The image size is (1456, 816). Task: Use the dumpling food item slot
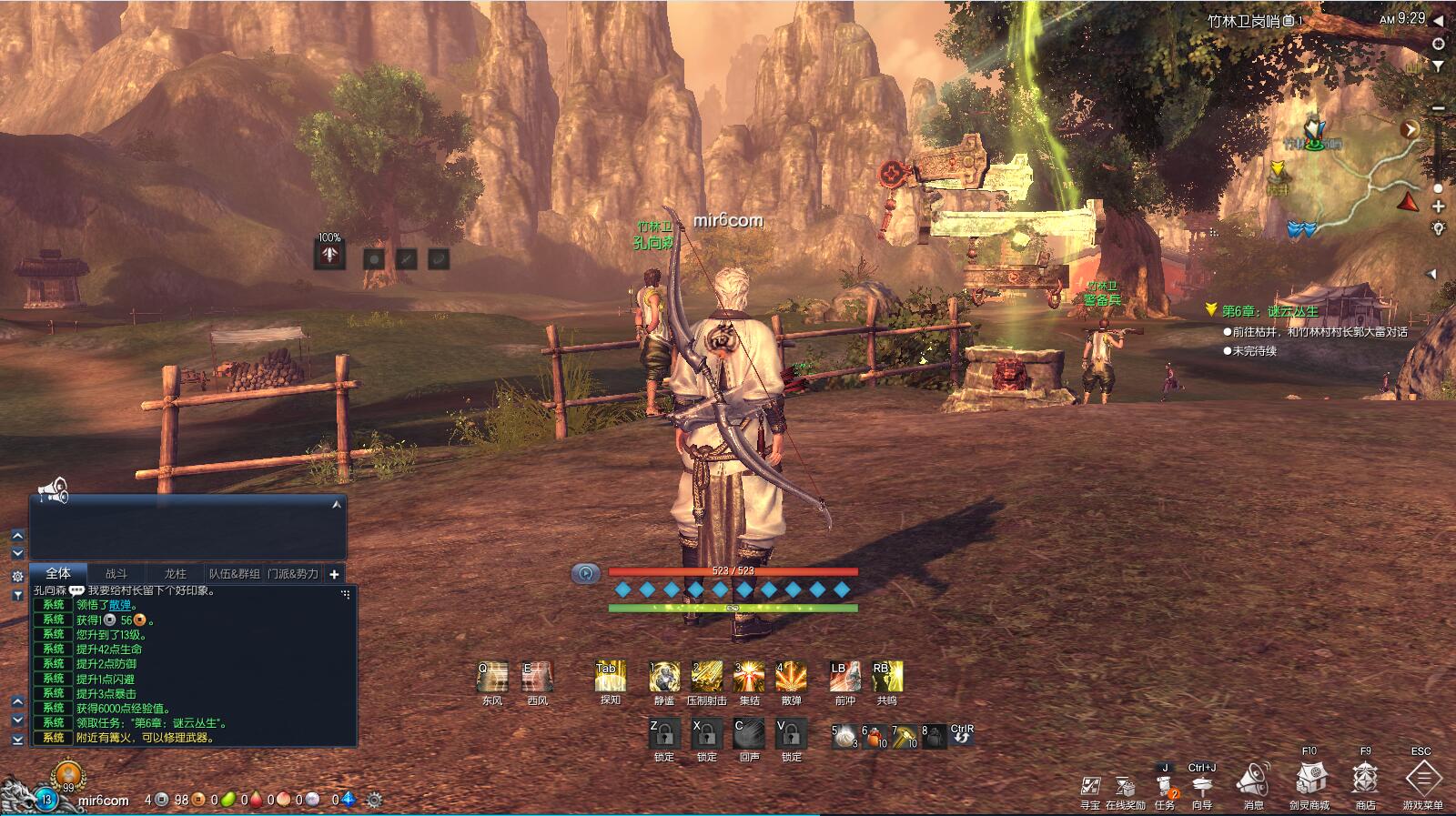846,735
